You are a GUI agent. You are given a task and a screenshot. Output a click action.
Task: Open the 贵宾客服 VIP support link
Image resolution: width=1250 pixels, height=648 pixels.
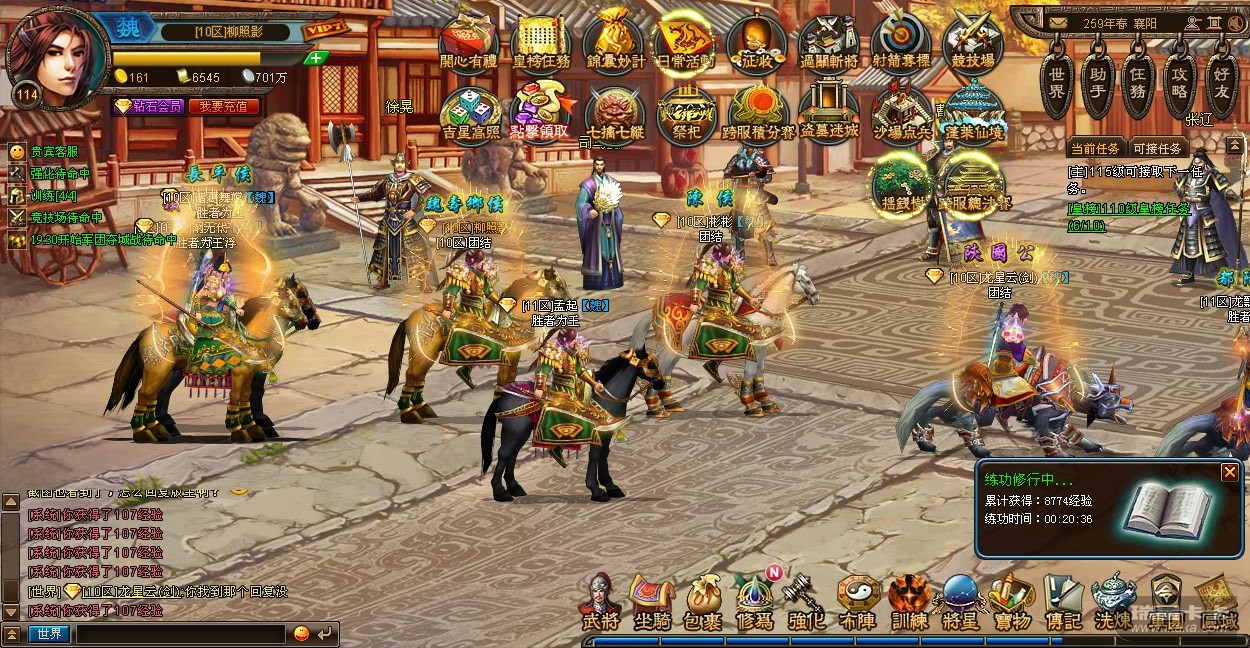[x=53, y=152]
